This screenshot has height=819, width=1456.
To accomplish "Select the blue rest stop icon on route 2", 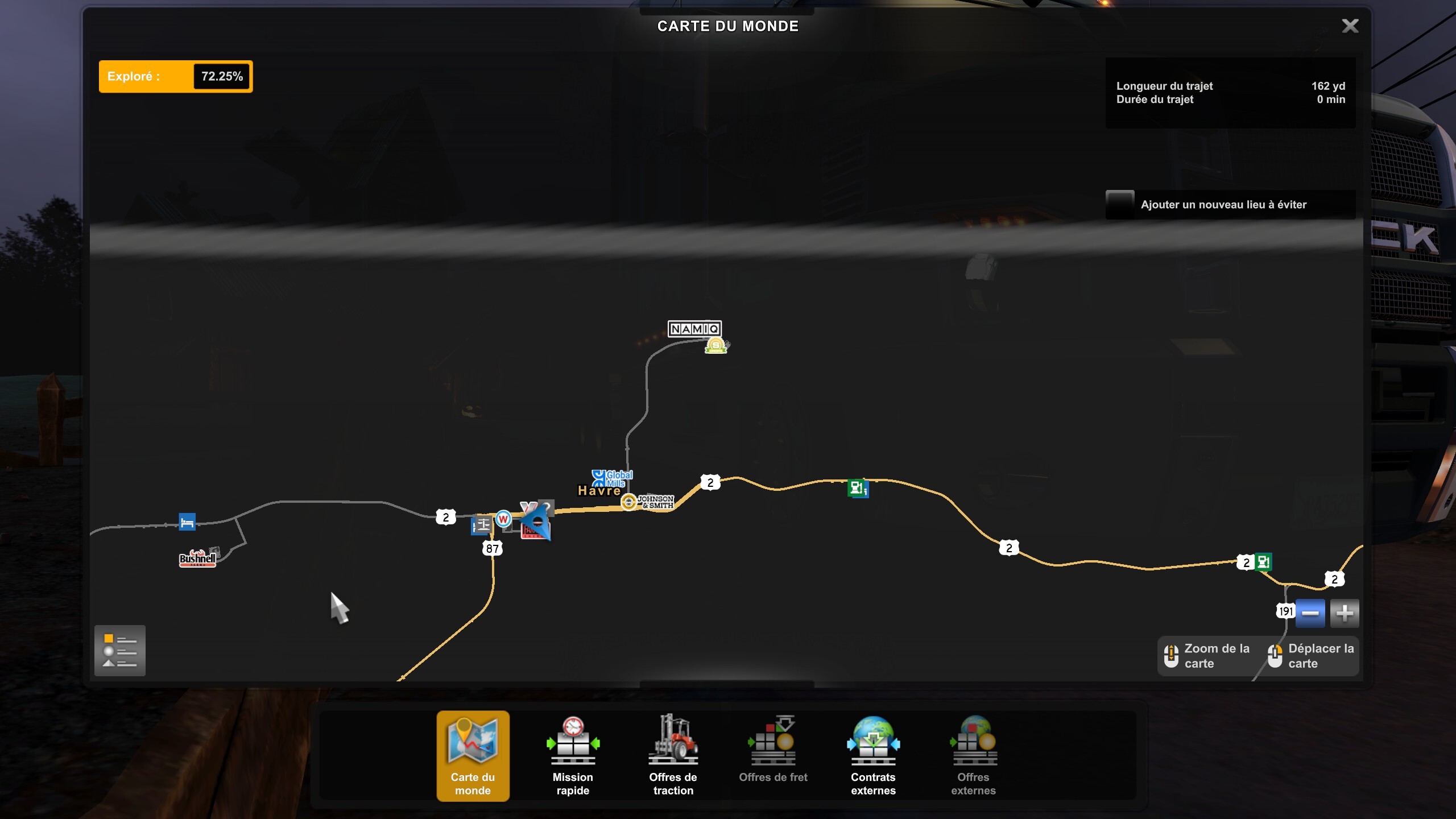I will pos(188,522).
